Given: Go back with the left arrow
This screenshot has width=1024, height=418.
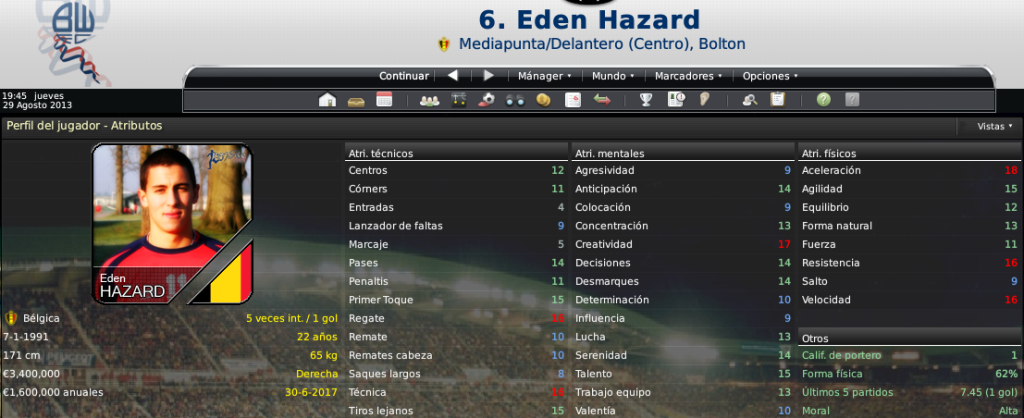Looking at the screenshot, I should (453, 76).
